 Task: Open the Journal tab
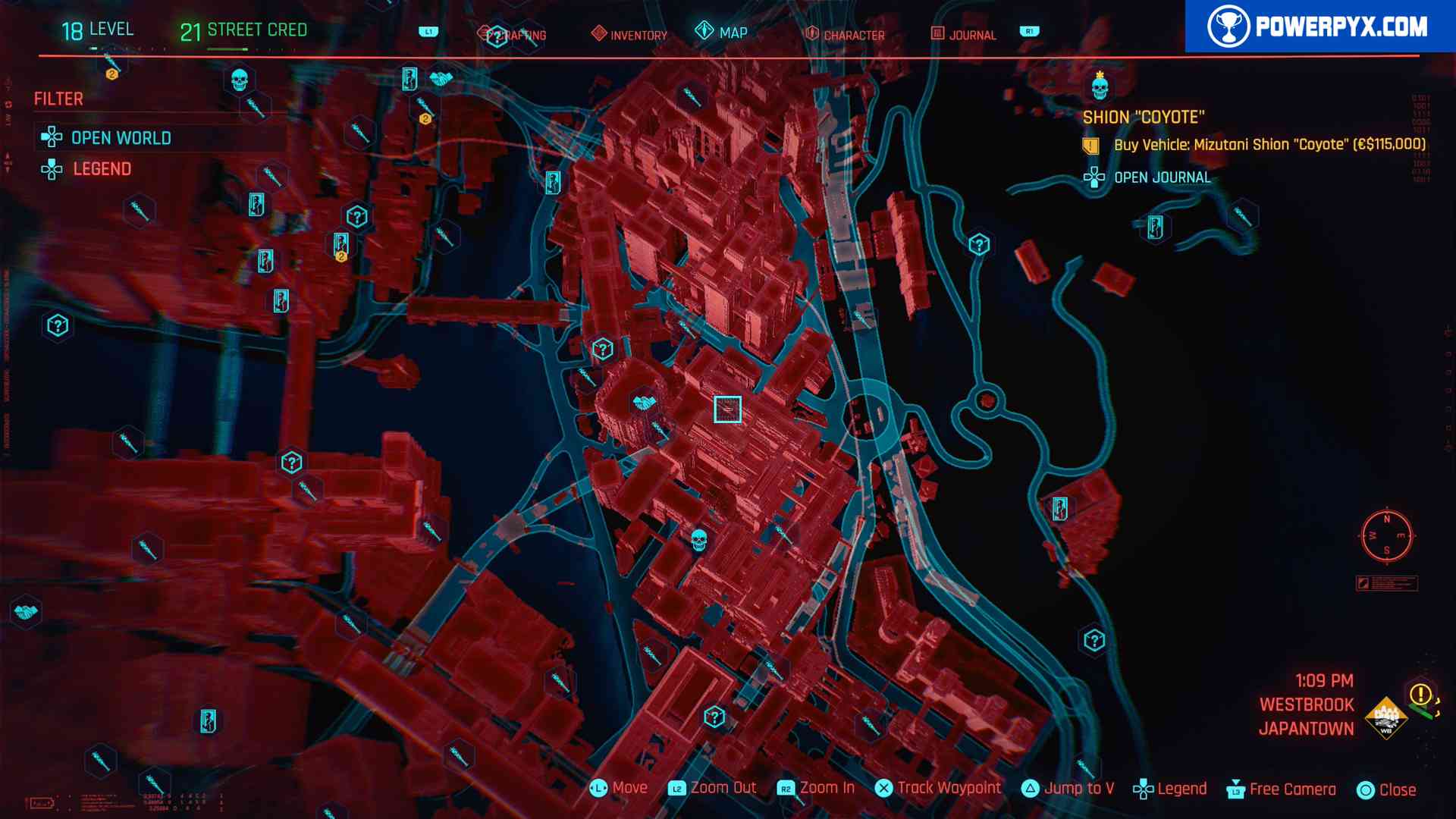click(x=963, y=35)
